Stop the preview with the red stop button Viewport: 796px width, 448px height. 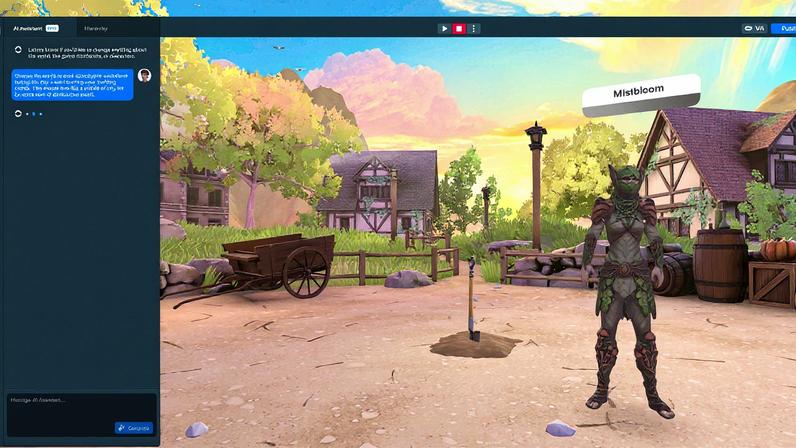point(459,28)
